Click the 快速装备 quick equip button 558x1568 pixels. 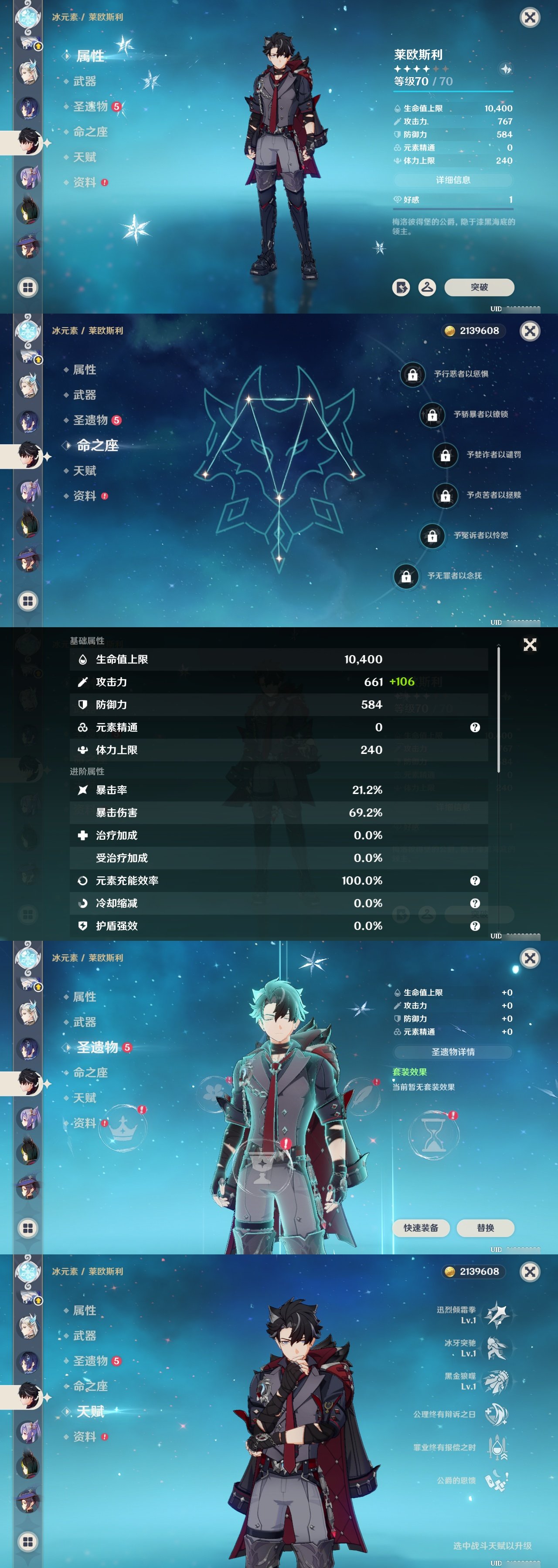[x=422, y=1228]
